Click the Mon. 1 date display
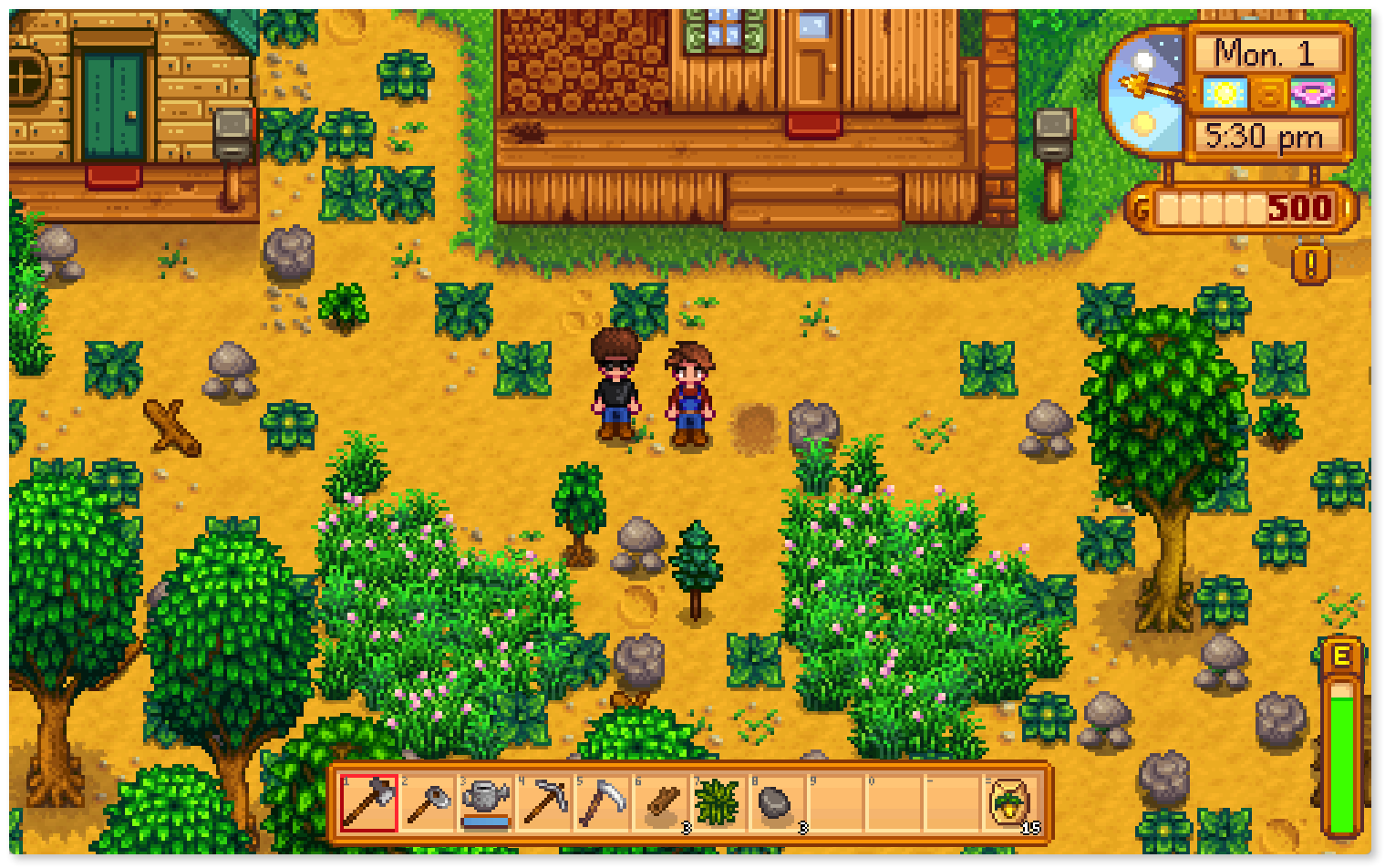1385x868 pixels. [x=1266, y=53]
